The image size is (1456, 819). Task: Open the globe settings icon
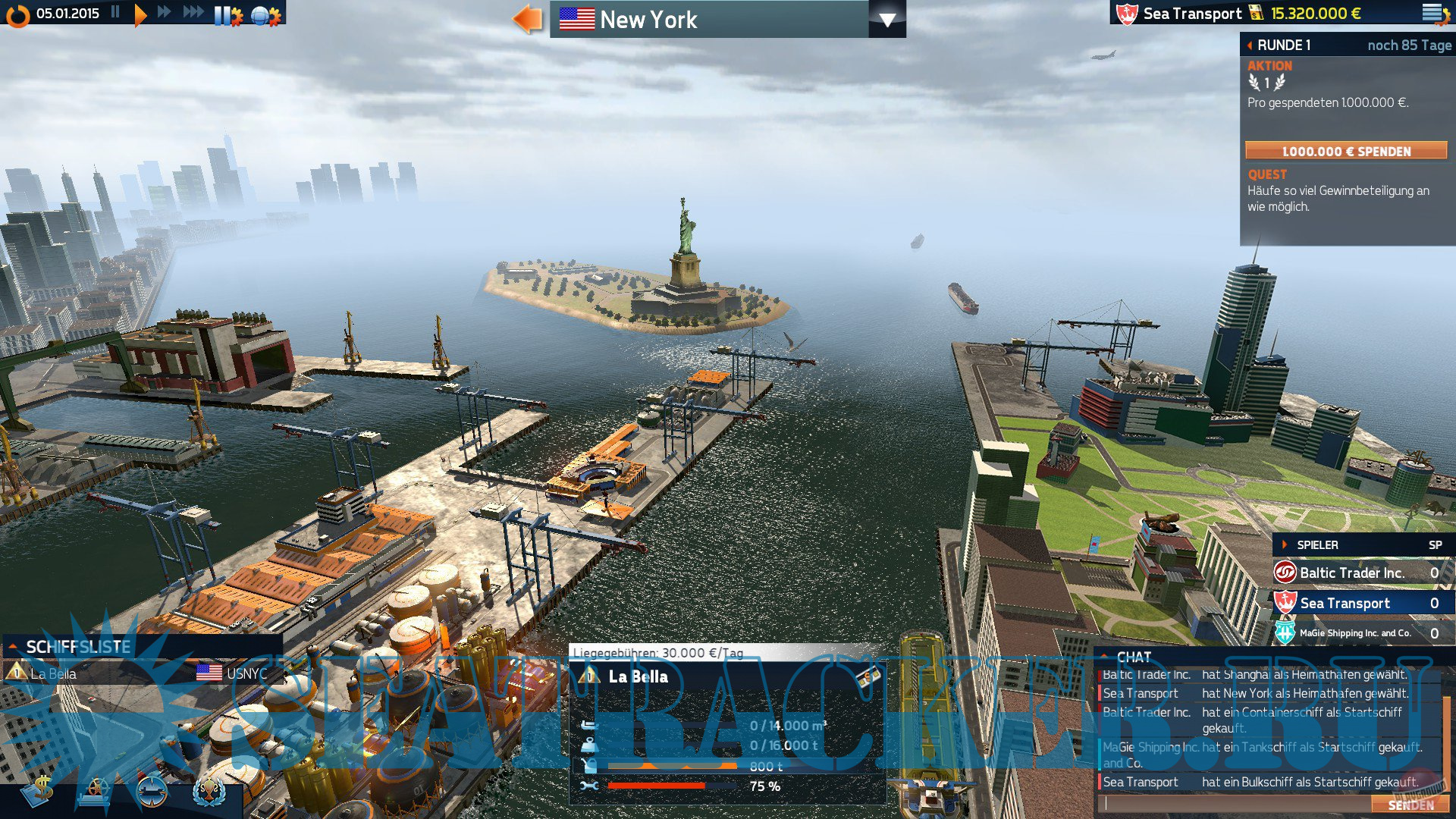tap(265, 15)
